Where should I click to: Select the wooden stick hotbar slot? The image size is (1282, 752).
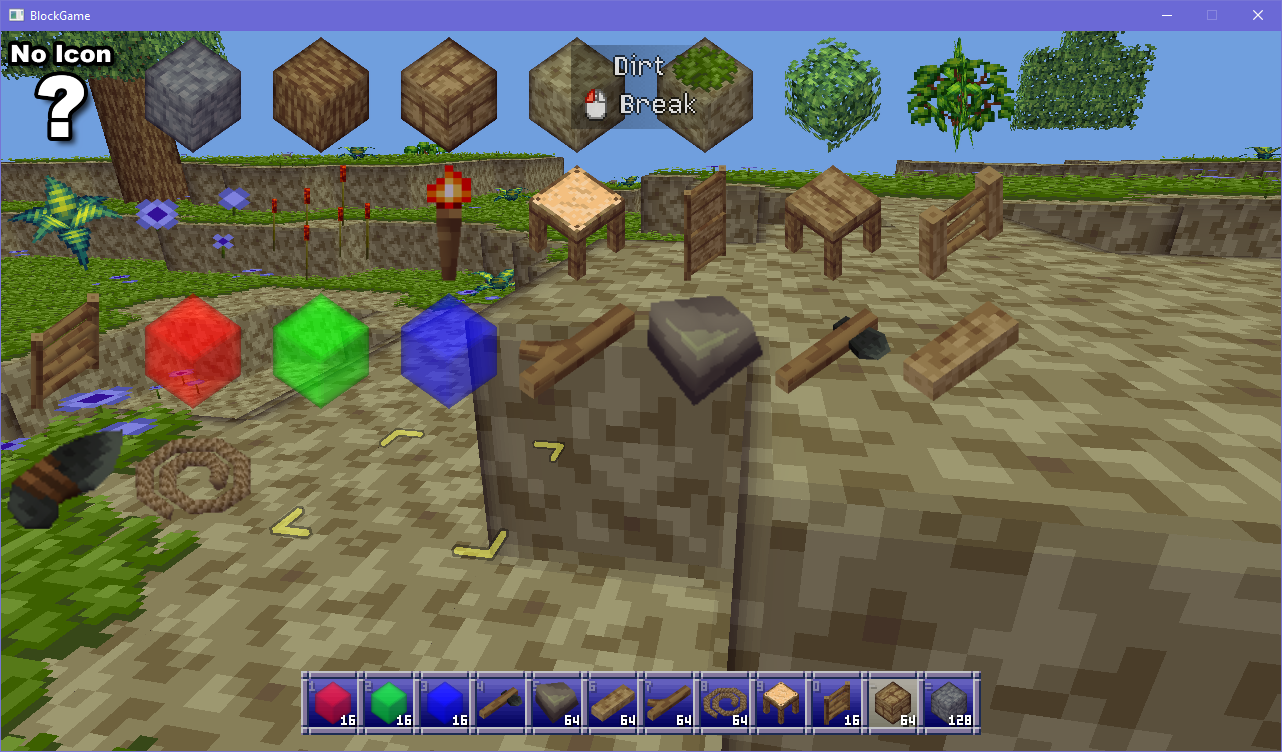pyautogui.click(x=668, y=703)
